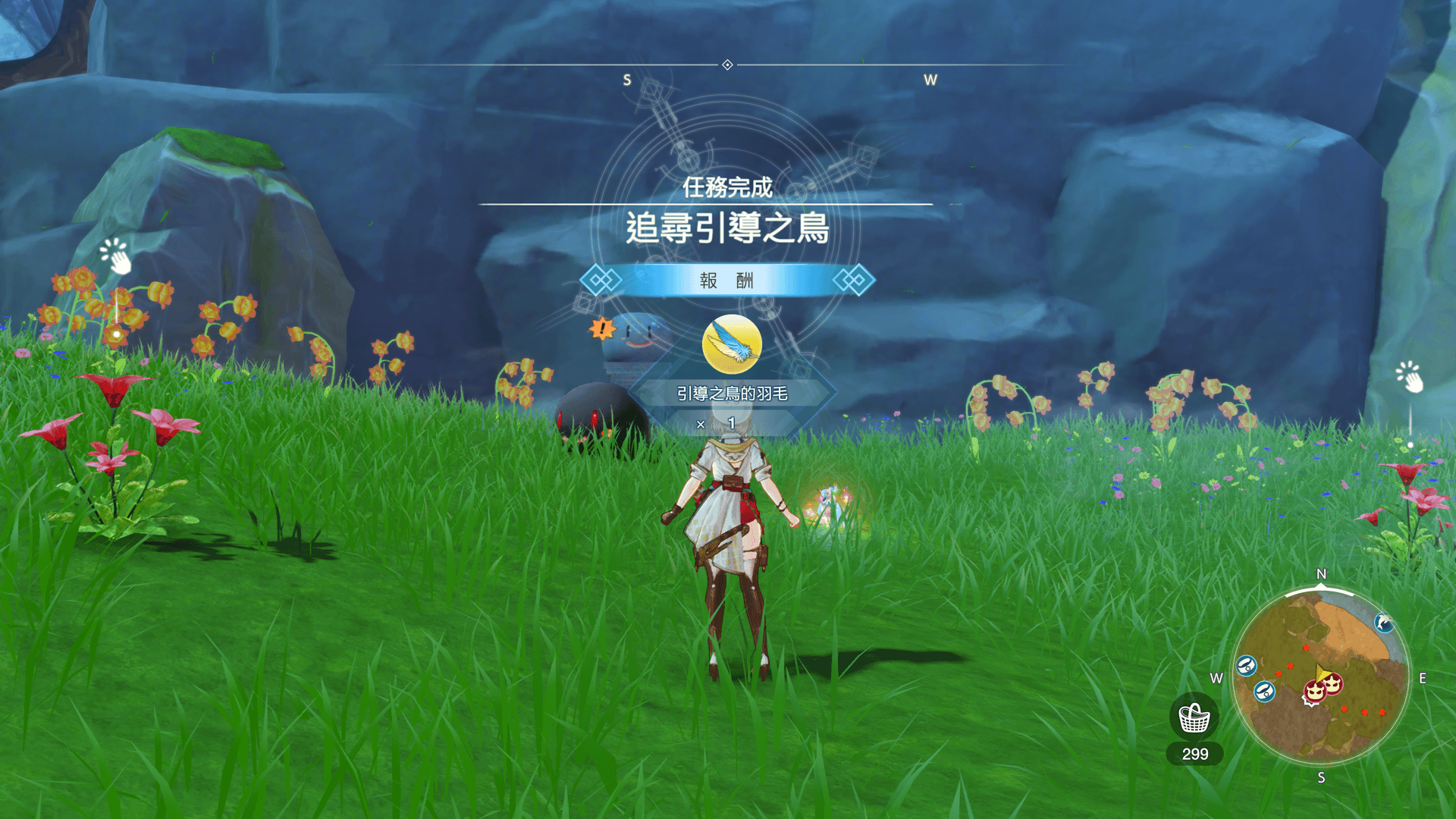Select the dolphin marker on the minimap
This screenshot has height=819, width=1456.
1383,623
